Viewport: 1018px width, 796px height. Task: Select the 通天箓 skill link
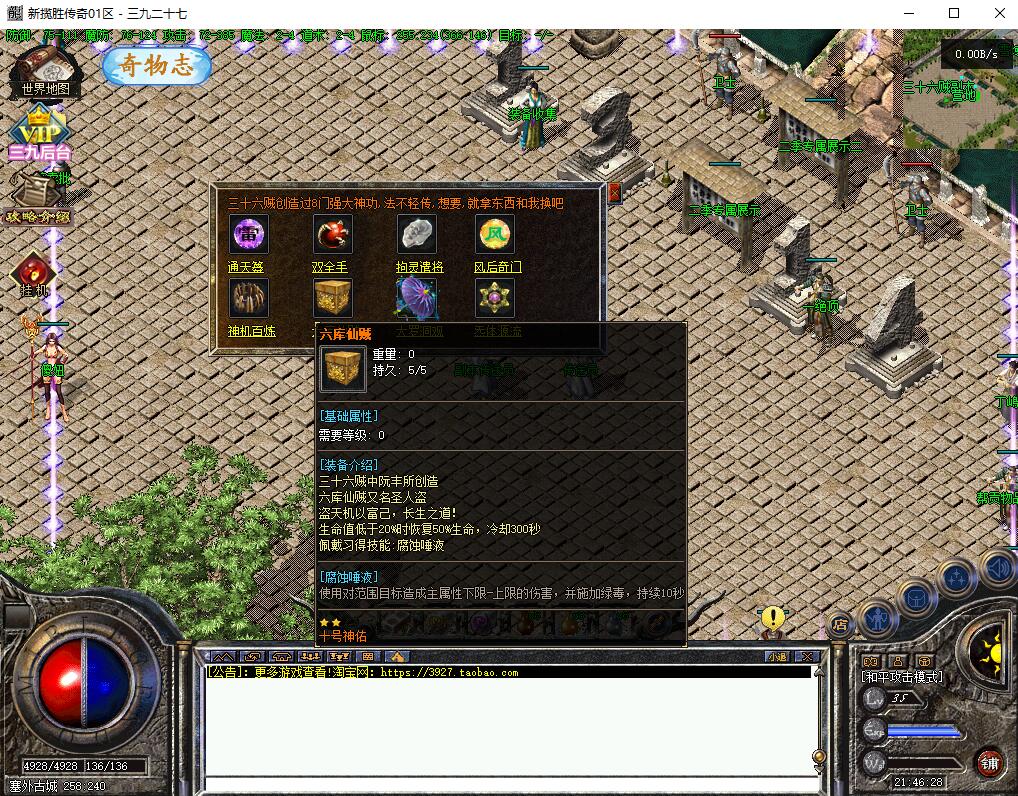(245, 267)
